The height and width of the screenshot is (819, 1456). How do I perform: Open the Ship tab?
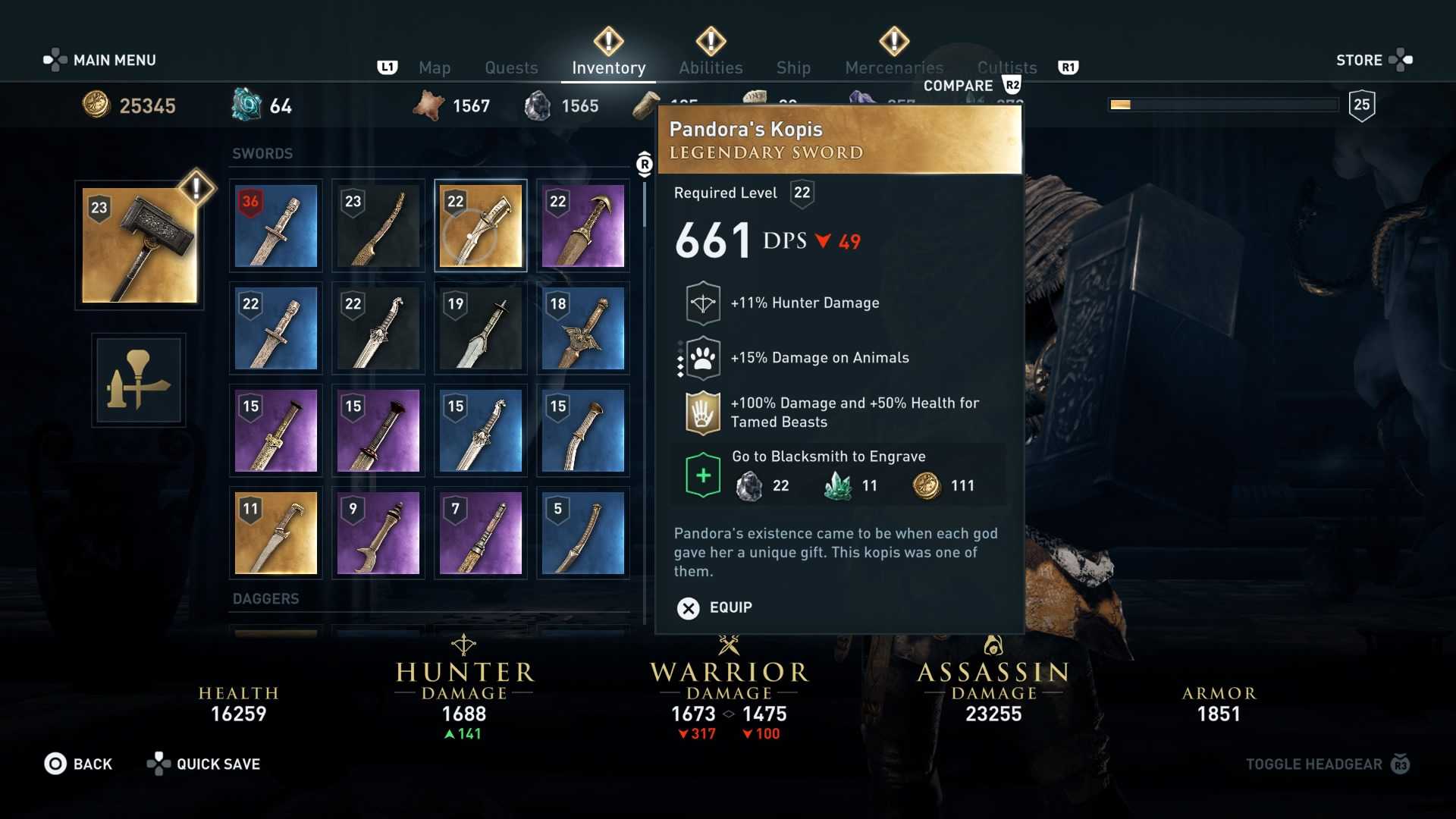(x=793, y=68)
